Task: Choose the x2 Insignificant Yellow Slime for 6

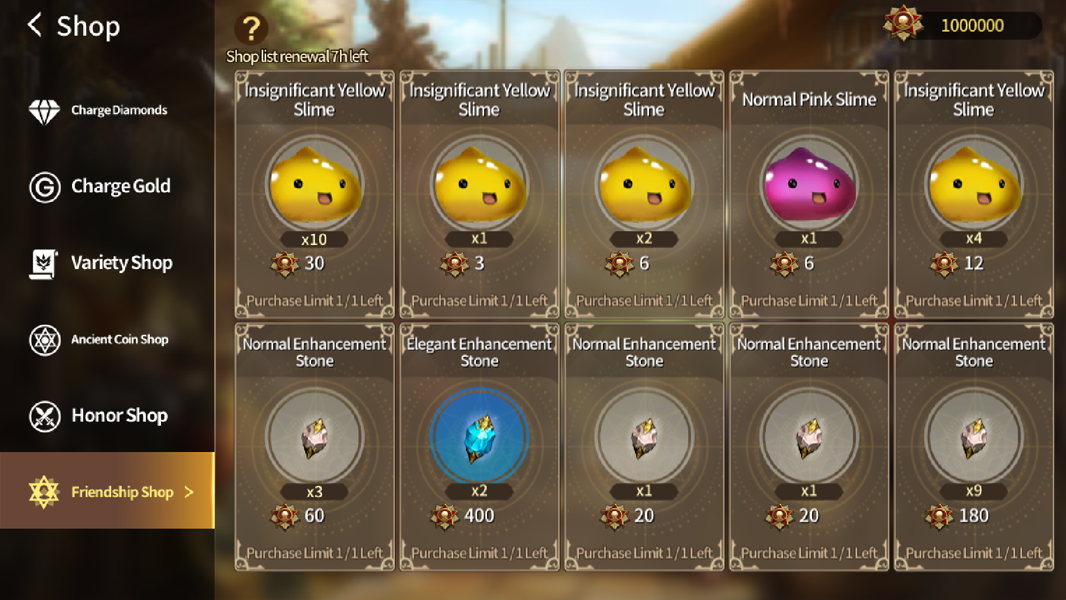Action: click(644, 193)
